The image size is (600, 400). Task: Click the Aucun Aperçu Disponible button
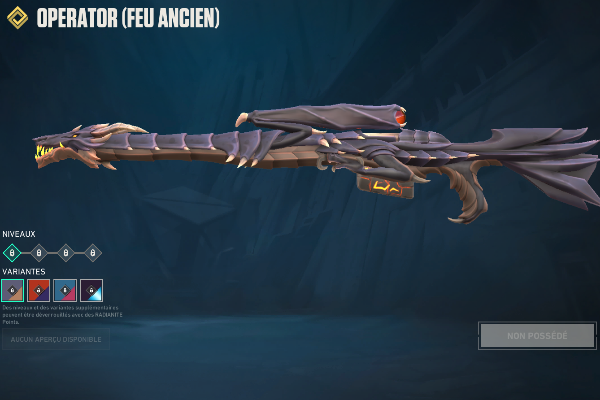click(55, 340)
